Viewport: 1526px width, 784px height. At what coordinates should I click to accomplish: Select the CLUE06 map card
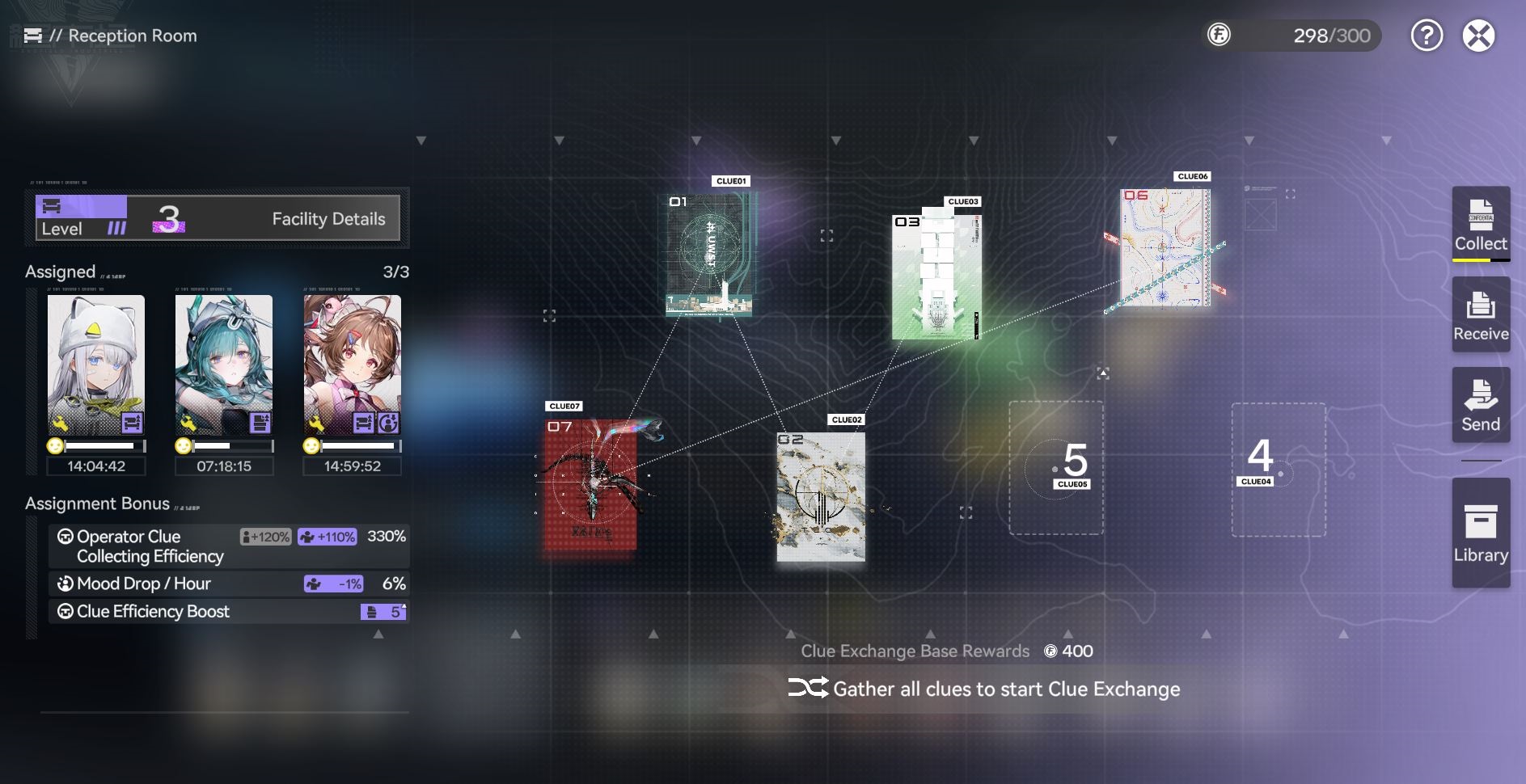pos(1165,247)
